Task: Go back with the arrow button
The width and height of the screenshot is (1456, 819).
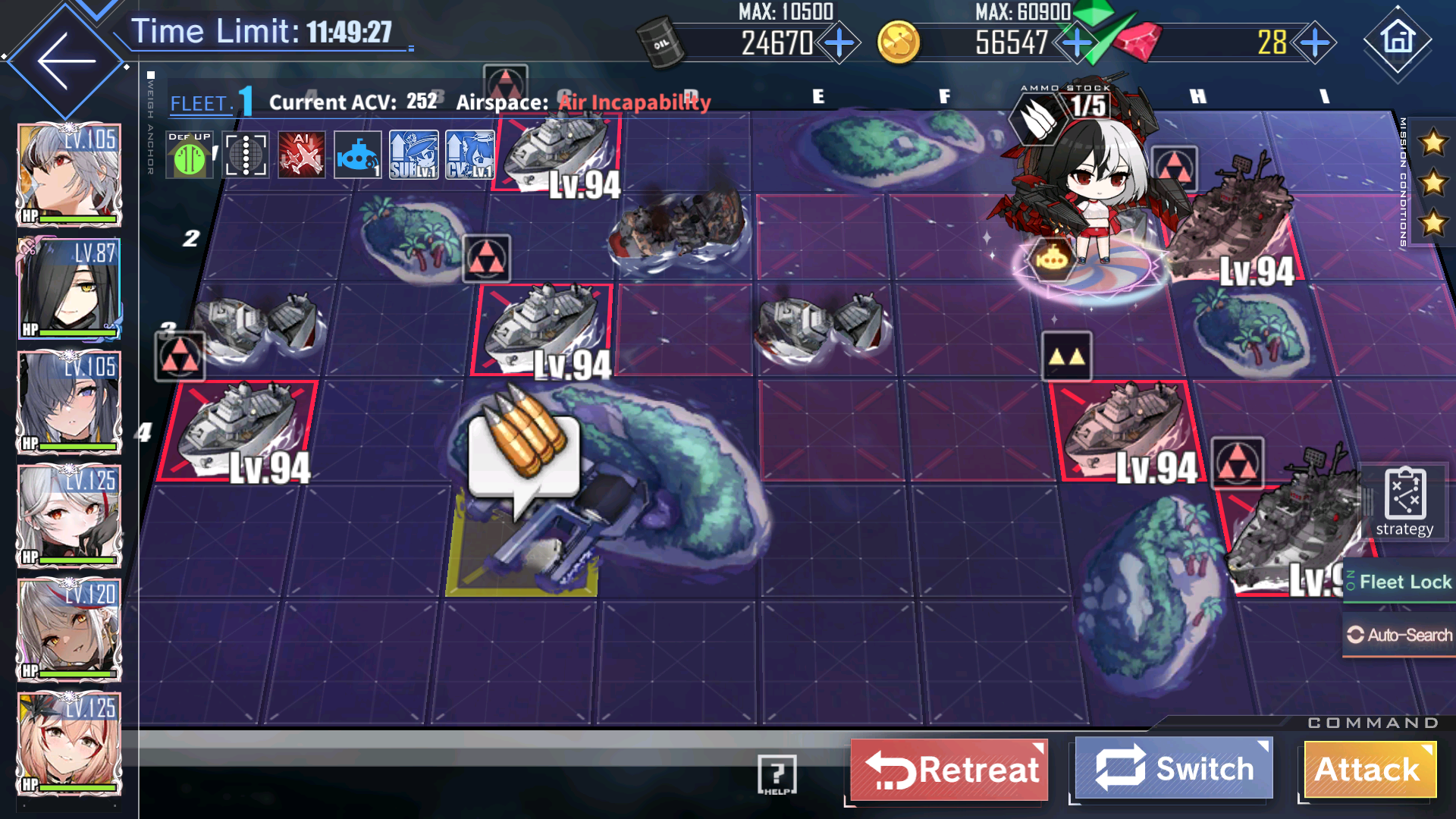Action: pos(67,61)
